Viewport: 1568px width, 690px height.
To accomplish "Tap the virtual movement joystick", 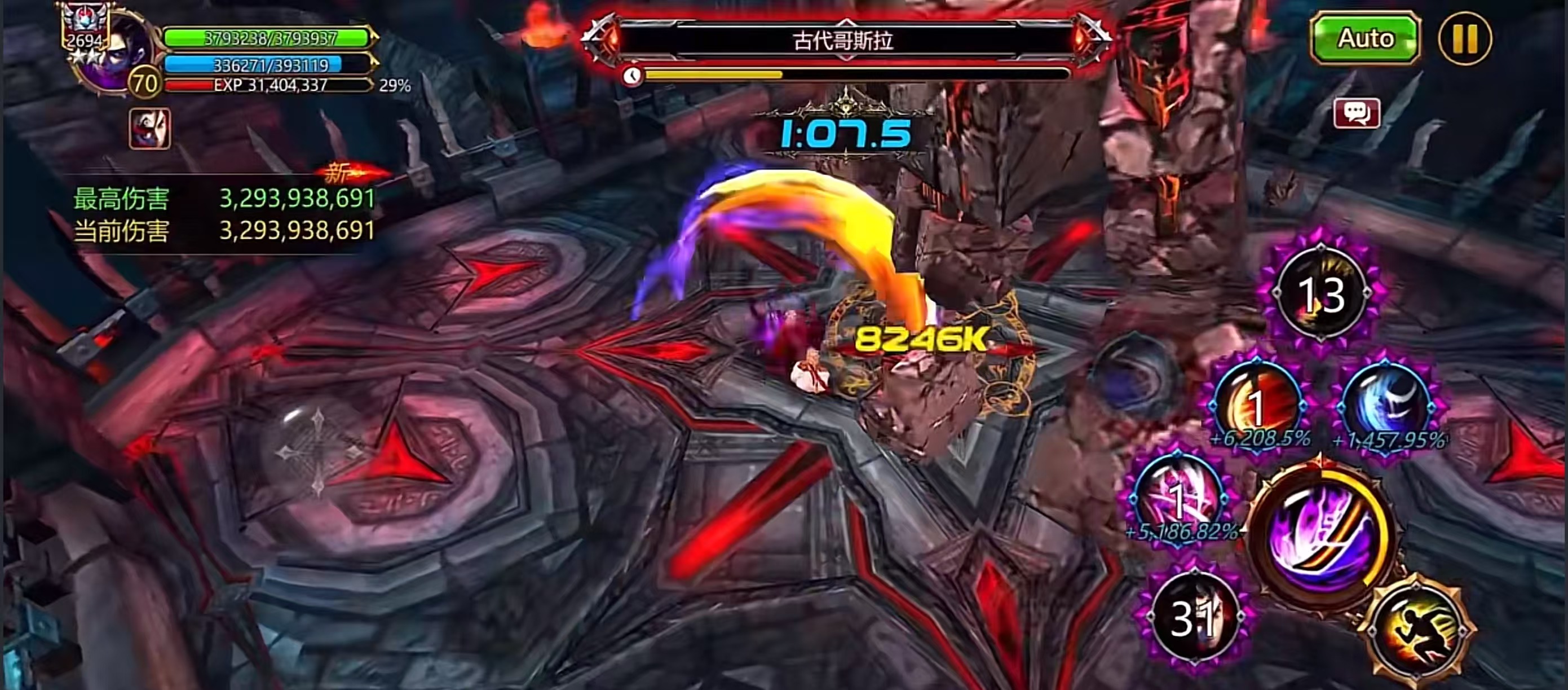I will click(318, 452).
